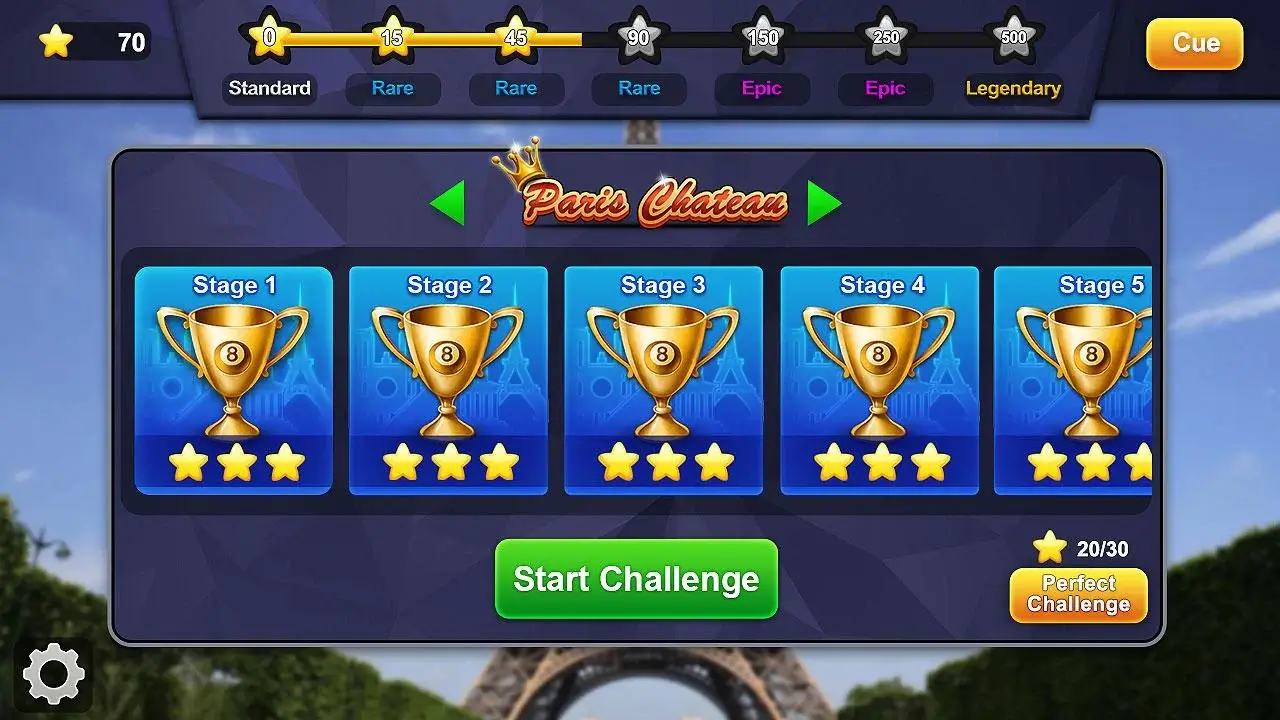Open the Cue menu
1280x720 pixels.
1194,44
